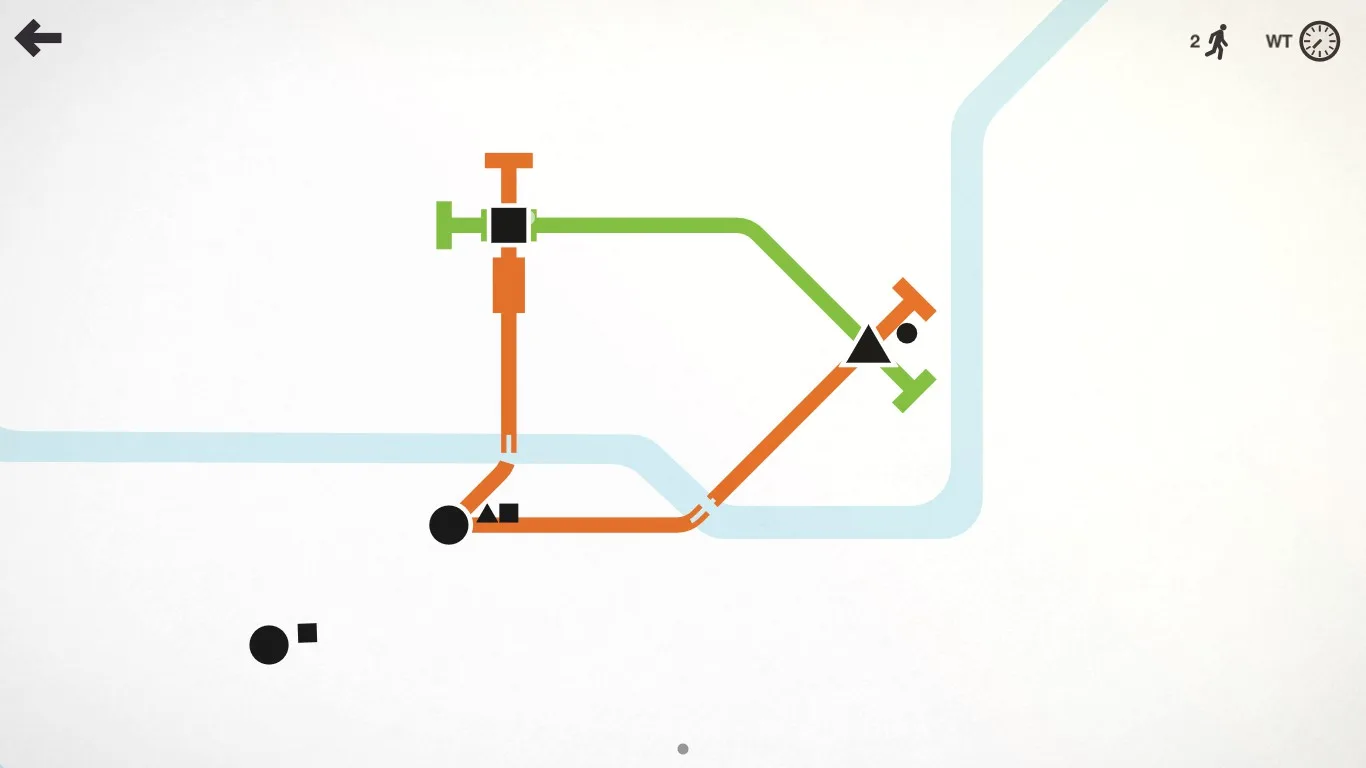1366x768 pixels.
Task: Click the circle passenger beside the triangle station
Action: 907,331
